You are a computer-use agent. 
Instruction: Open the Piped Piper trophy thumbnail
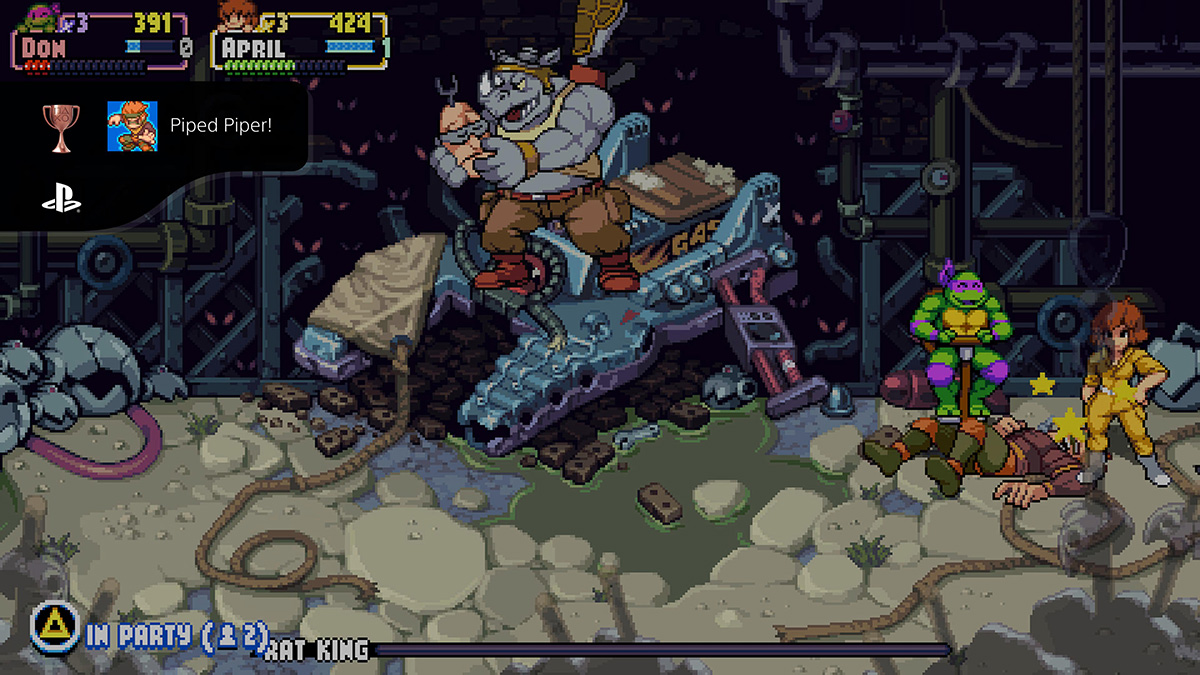(x=132, y=126)
